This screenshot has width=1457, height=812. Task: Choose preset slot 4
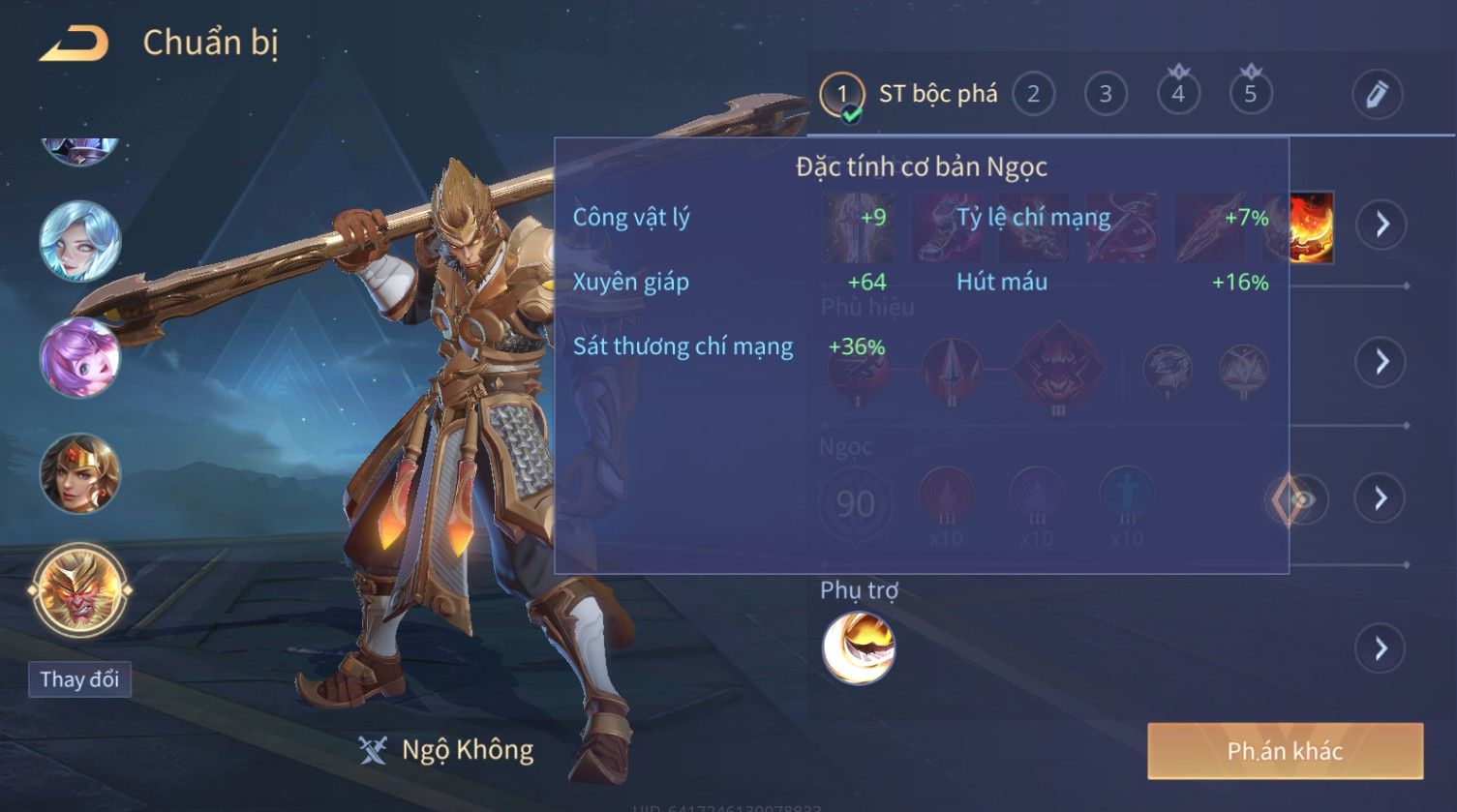point(1178,94)
